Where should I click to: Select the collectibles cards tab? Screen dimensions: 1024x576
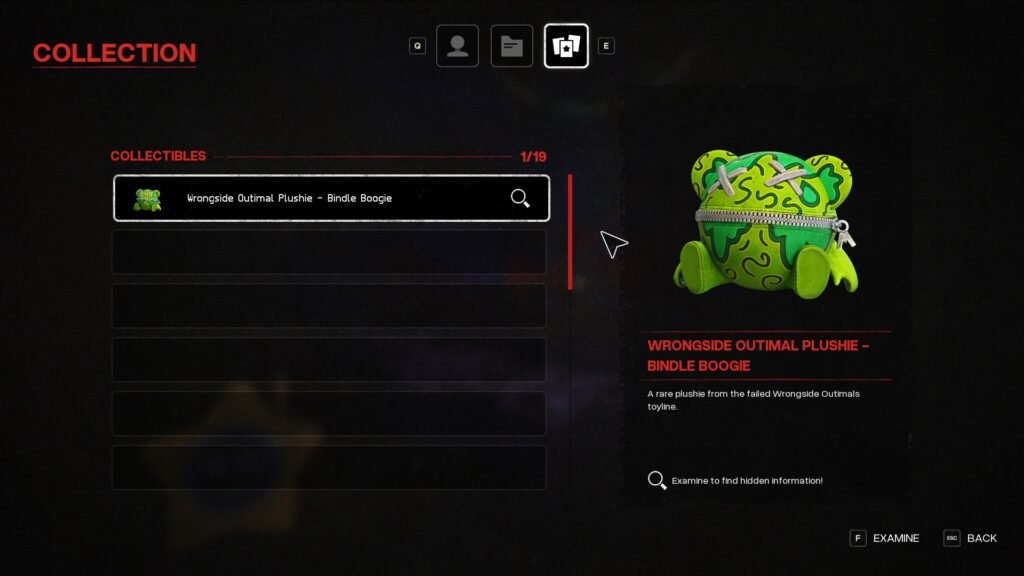(x=566, y=46)
